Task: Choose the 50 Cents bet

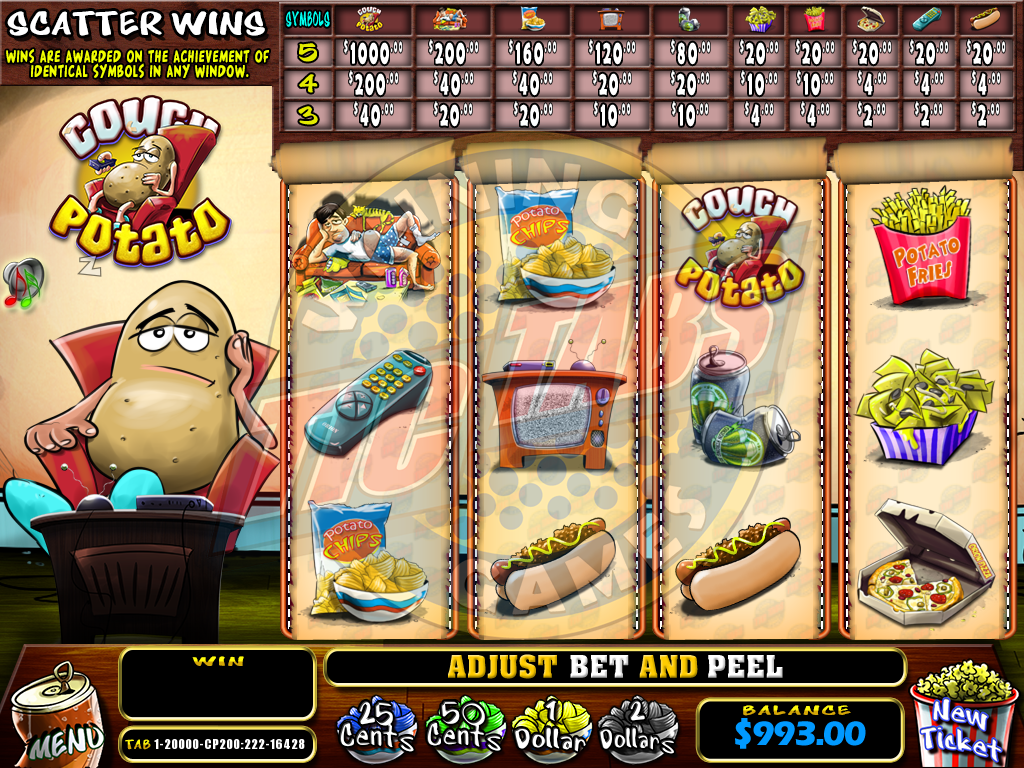Action: 462,728
